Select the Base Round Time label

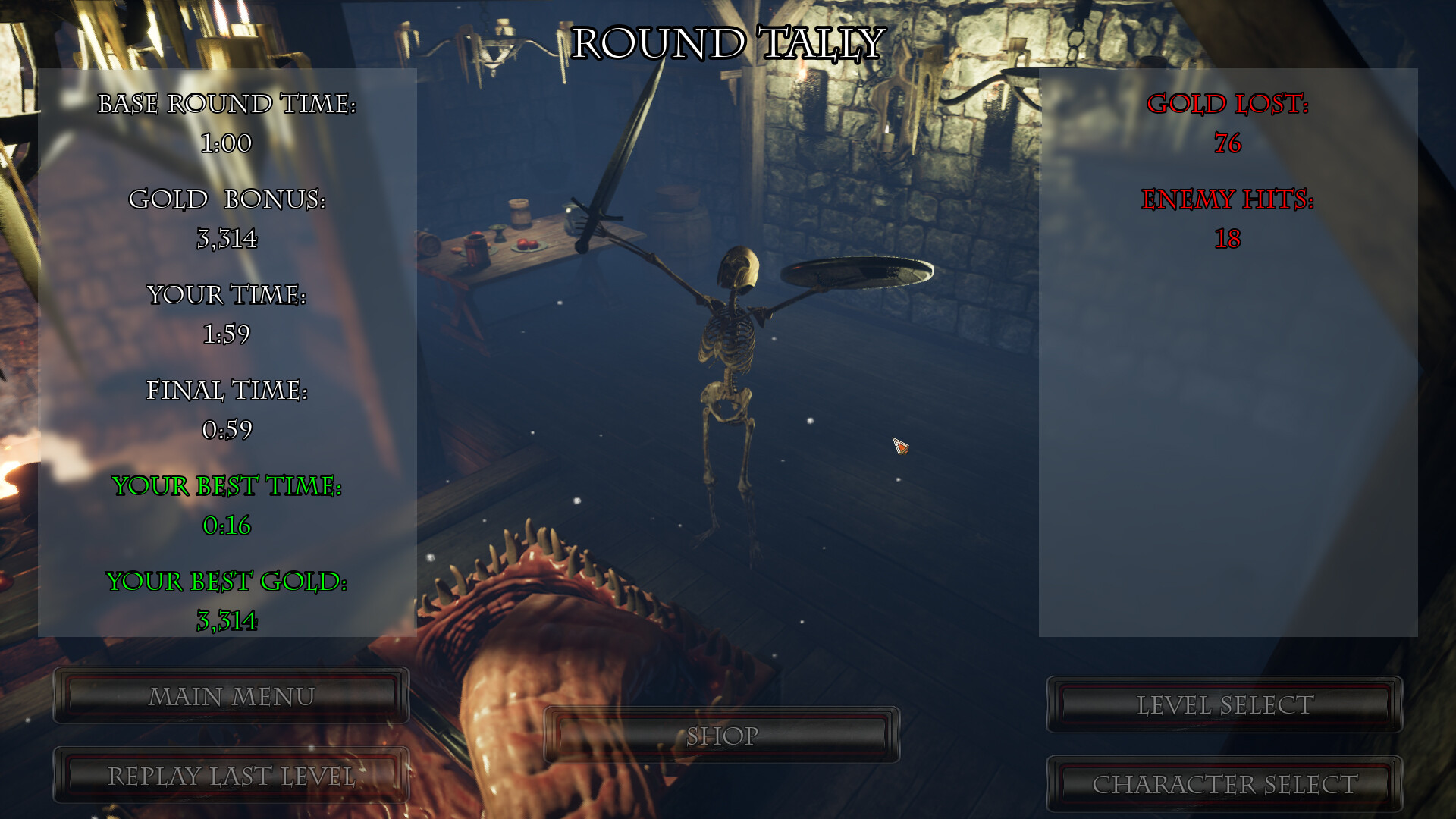(227, 105)
